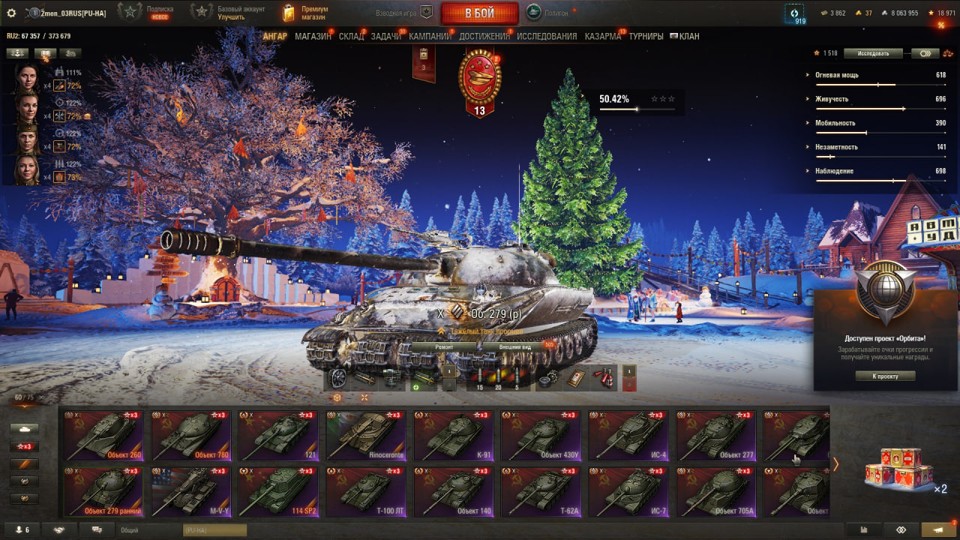Start battle with the В БОЙ button

[479, 13]
